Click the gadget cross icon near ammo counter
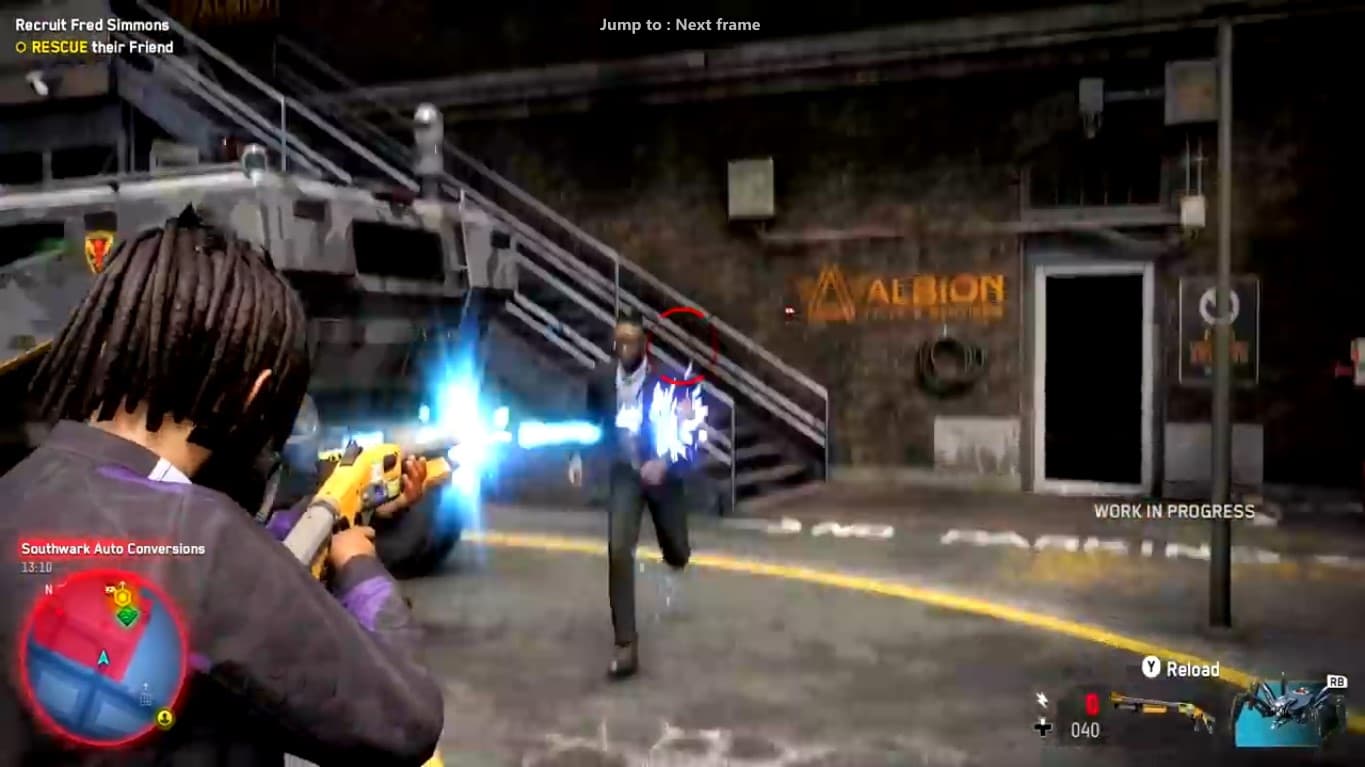This screenshot has width=1365, height=767. point(1043,727)
